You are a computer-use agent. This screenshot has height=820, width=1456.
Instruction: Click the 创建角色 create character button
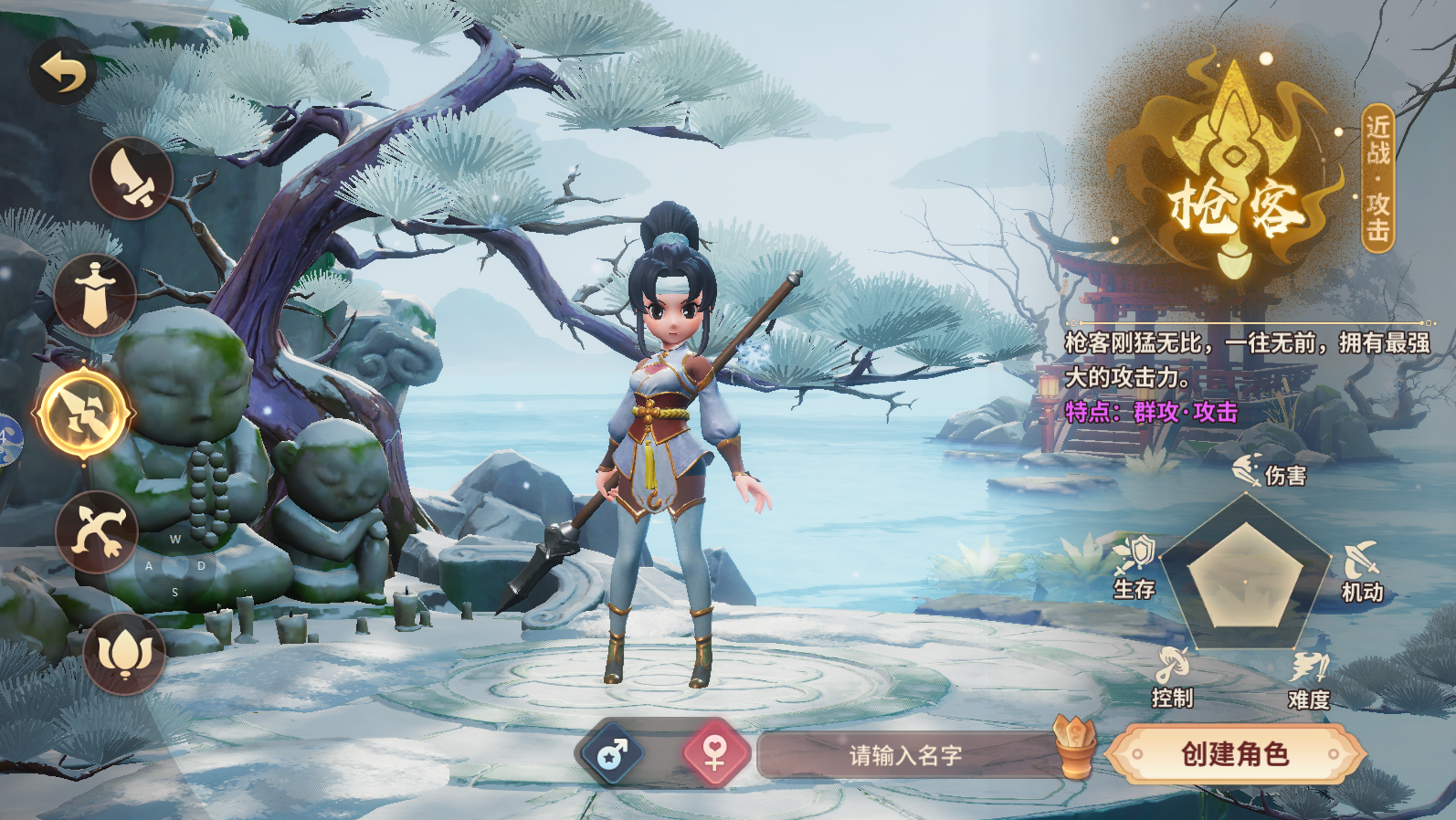pyautogui.click(x=1235, y=754)
